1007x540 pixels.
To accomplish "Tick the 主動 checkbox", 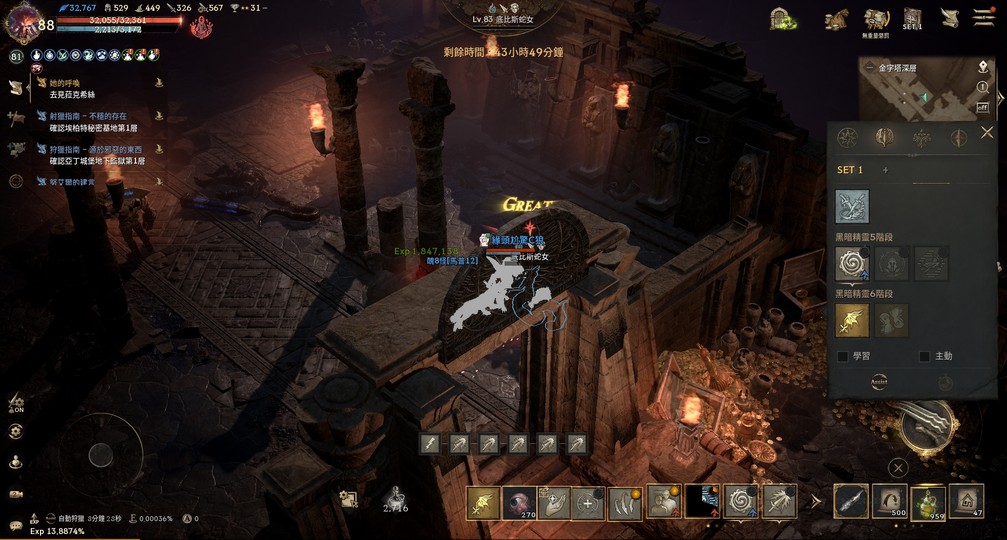I will [924, 356].
